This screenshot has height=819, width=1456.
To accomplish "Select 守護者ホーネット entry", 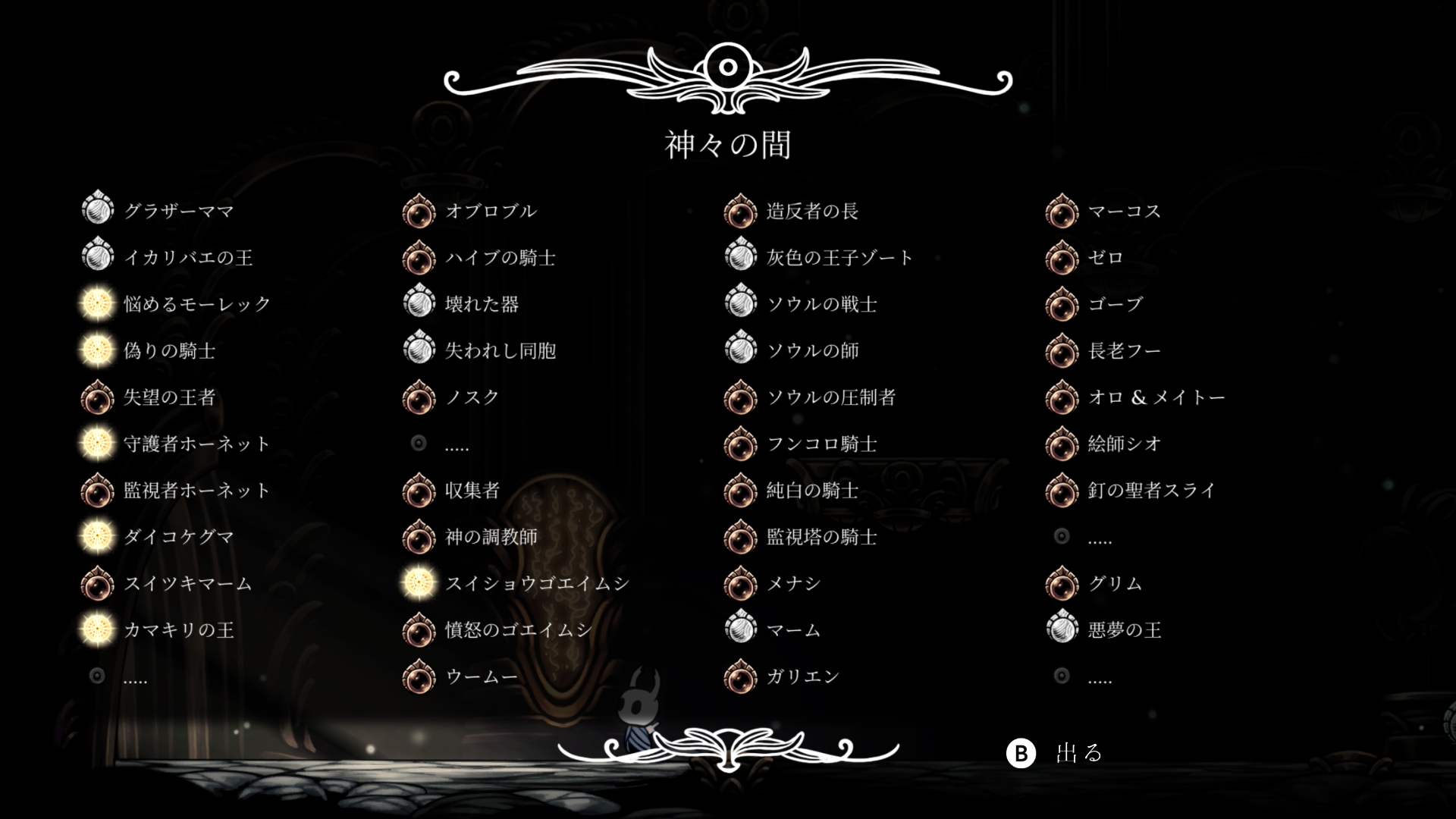I will (196, 444).
